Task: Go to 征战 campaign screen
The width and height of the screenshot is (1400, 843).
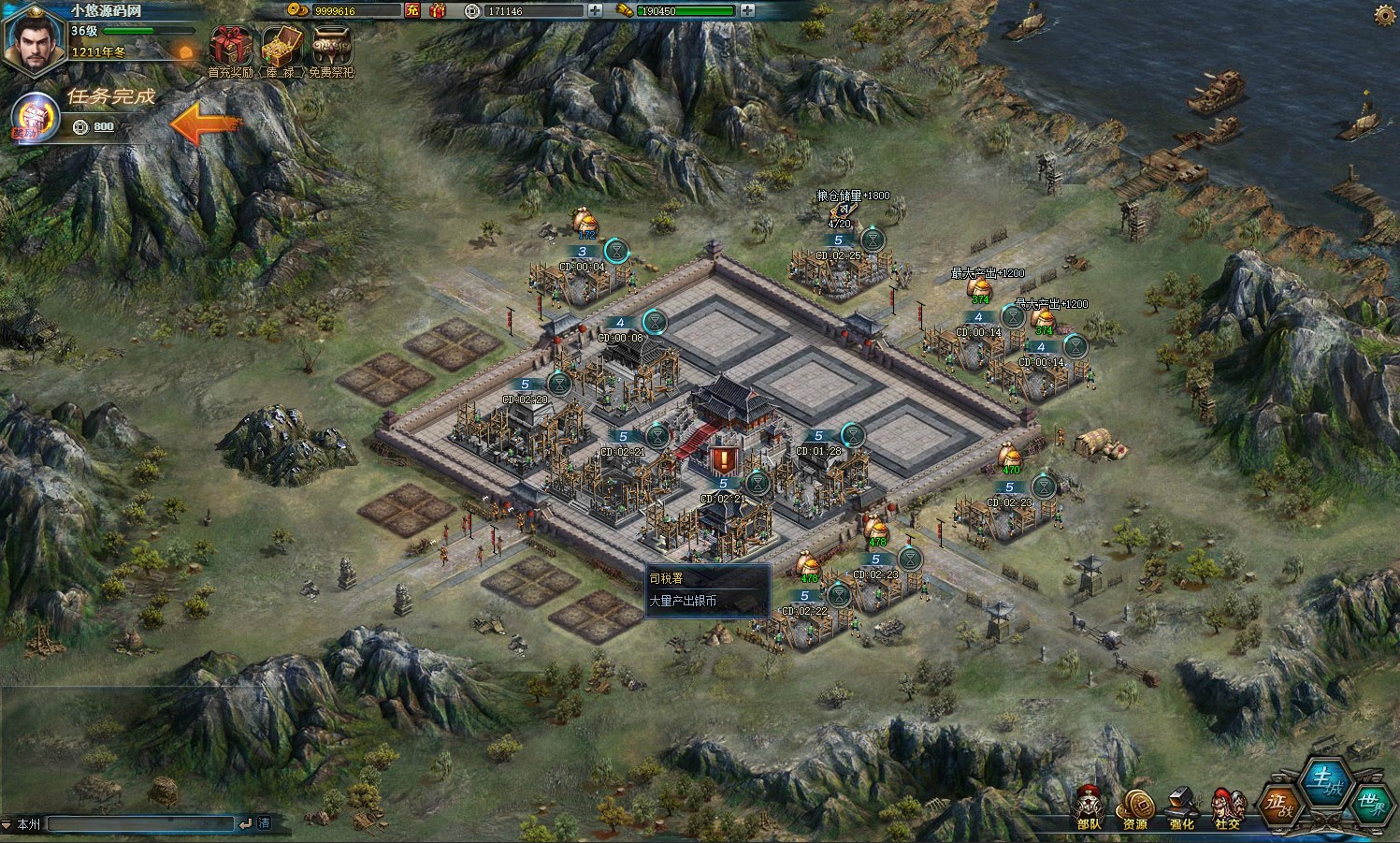Action: click(x=1281, y=803)
